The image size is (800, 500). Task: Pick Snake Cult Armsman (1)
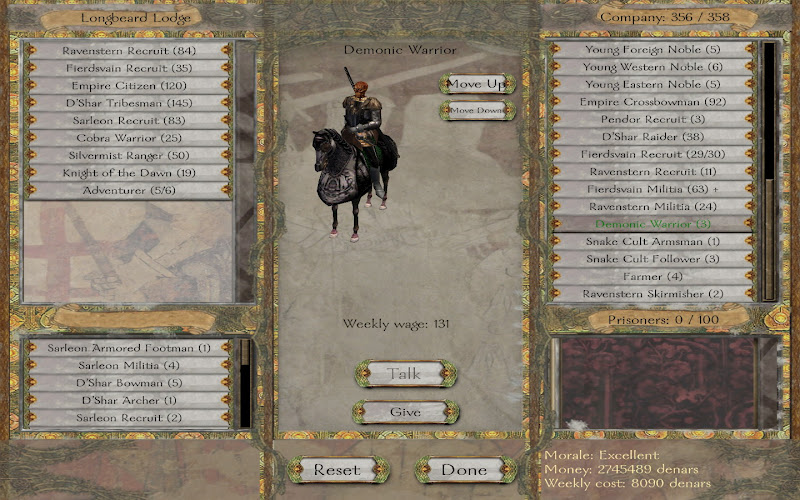click(x=655, y=241)
